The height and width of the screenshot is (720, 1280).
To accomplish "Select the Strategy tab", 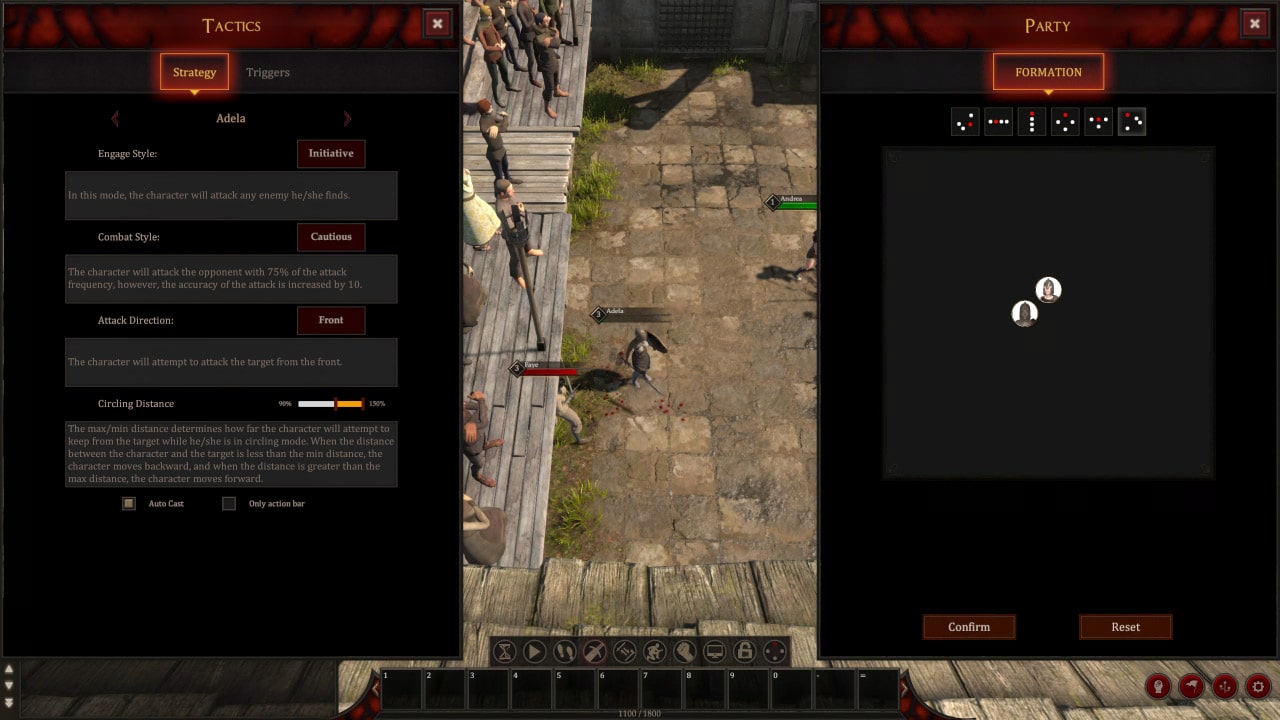I will click(x=194, y=72).
